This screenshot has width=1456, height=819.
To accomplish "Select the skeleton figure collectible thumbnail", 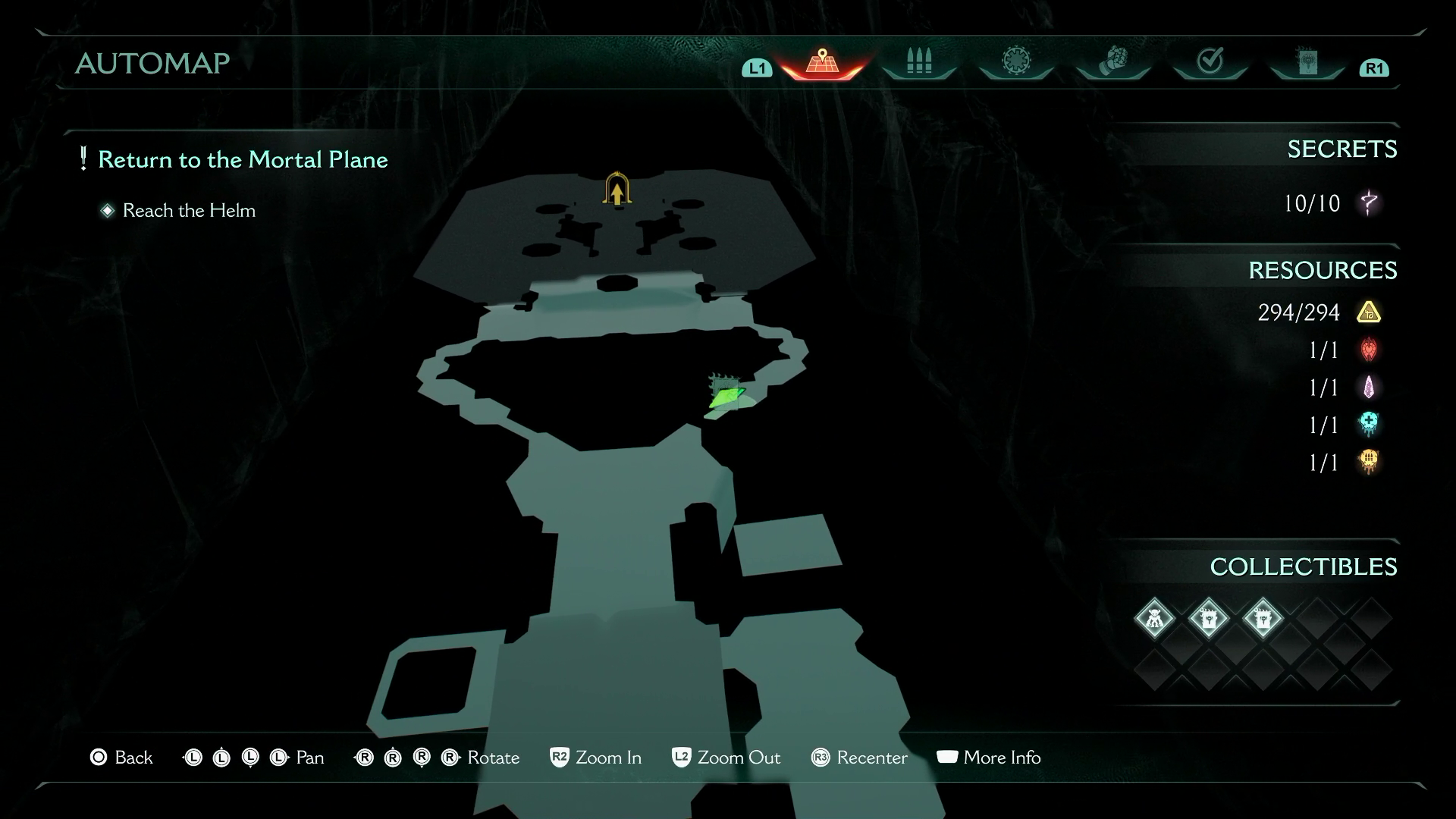I will click(x=1154, y=618).
